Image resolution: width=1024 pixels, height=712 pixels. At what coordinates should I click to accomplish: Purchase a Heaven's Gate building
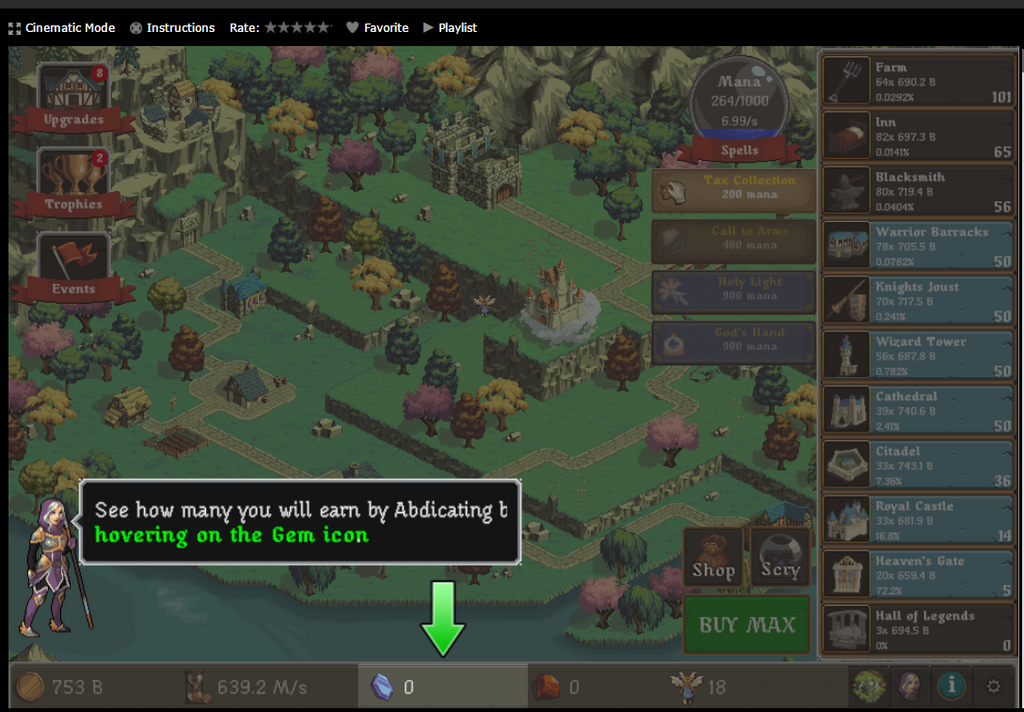918,575
